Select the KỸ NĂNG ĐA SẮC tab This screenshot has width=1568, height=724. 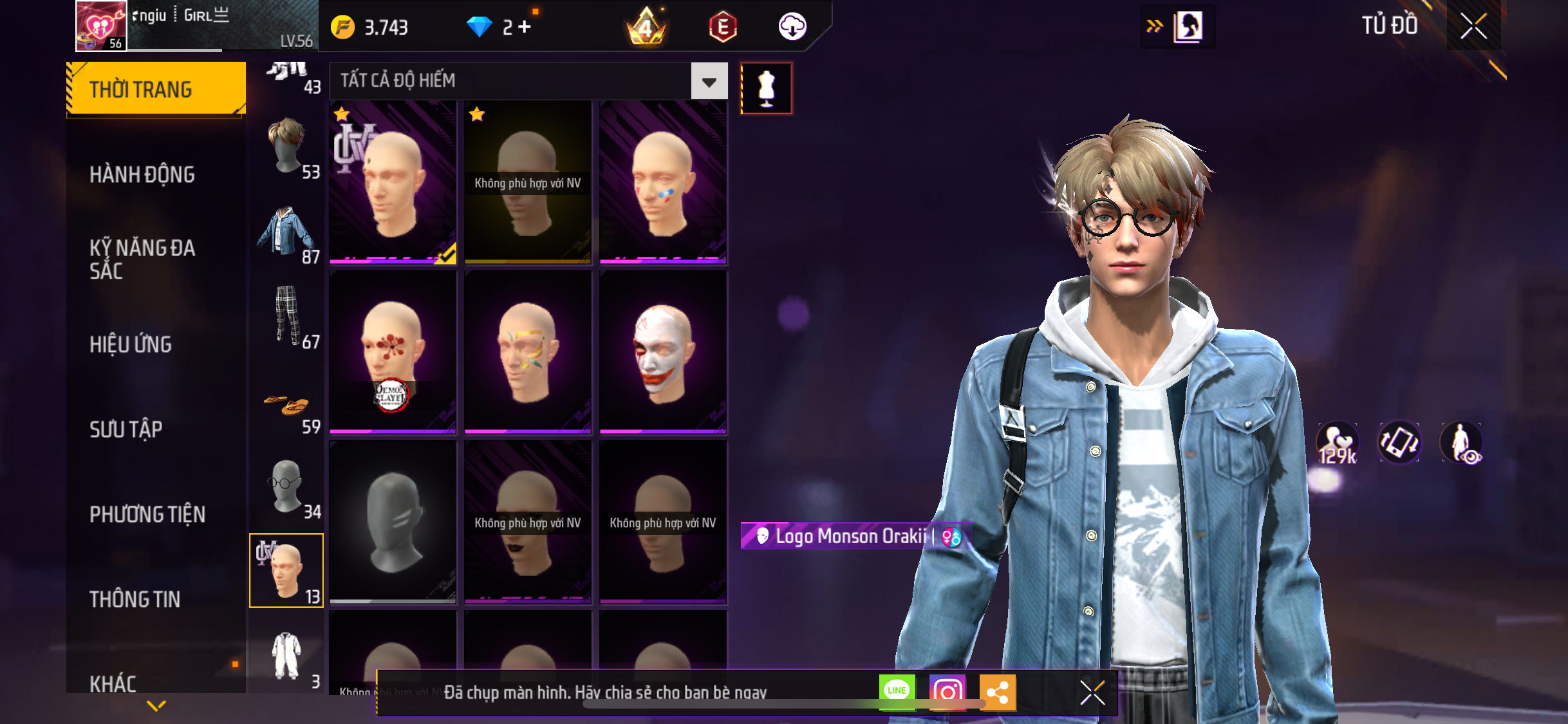[142, 259]
